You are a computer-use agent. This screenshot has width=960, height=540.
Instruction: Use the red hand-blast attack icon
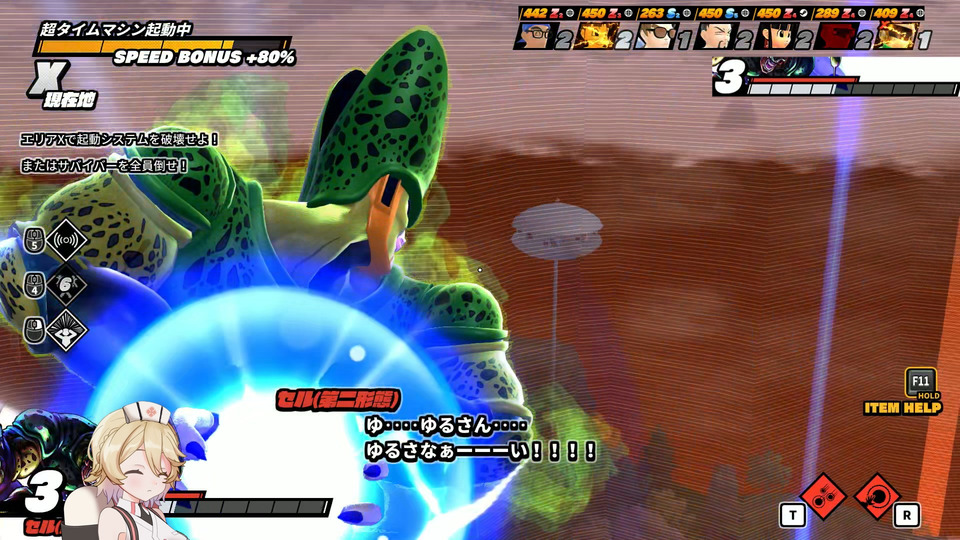877,496
